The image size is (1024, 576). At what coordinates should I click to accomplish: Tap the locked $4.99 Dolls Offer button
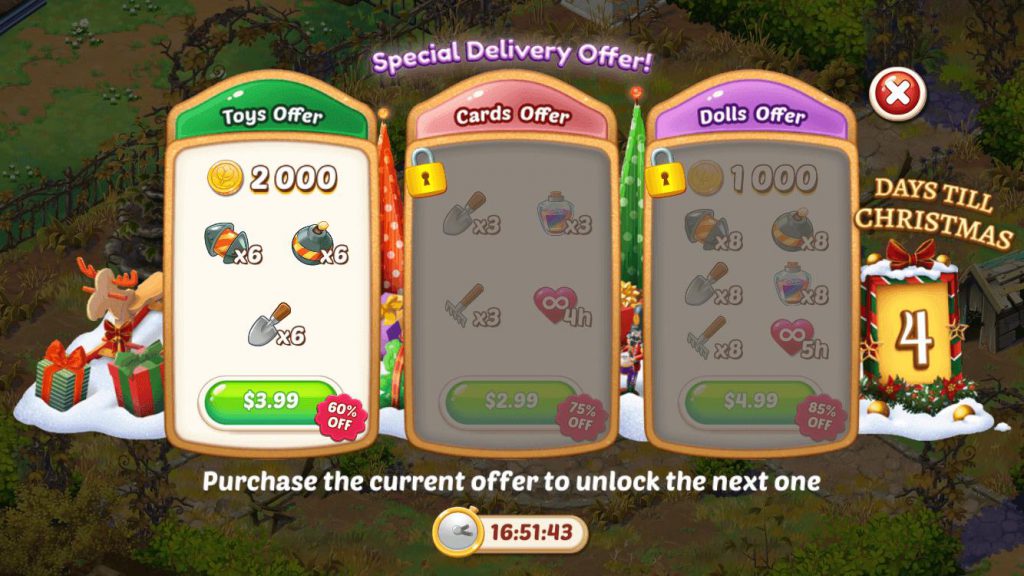pos(749,402)
